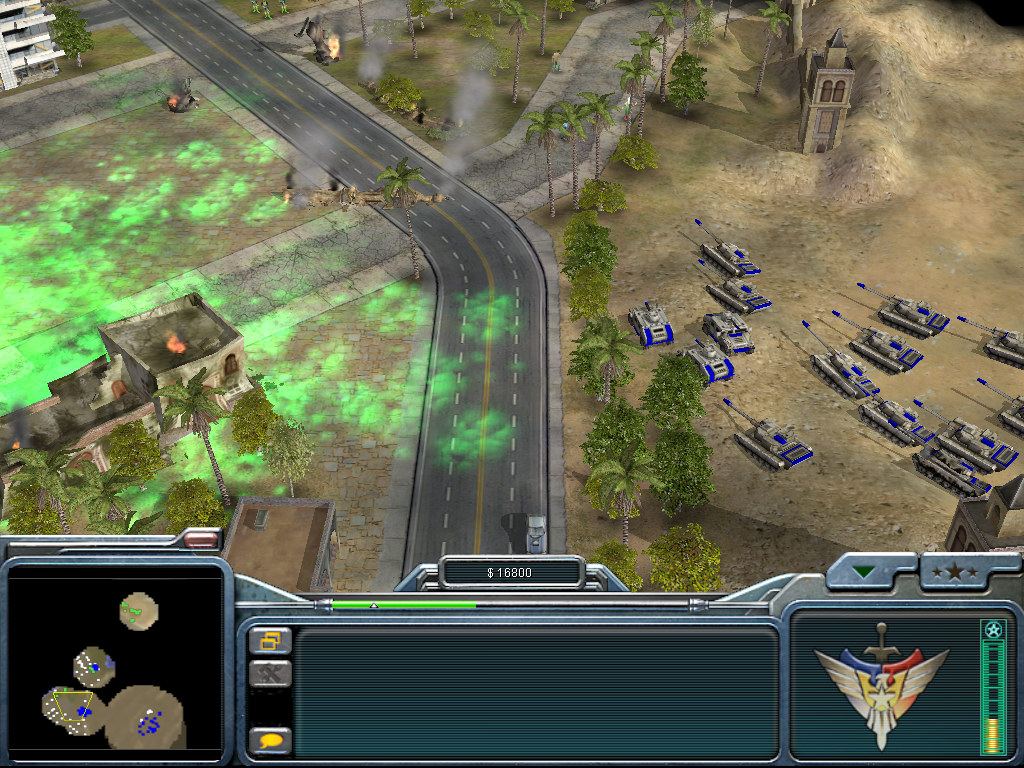Click the grayed wrench and hammer button

pos(270,673)
